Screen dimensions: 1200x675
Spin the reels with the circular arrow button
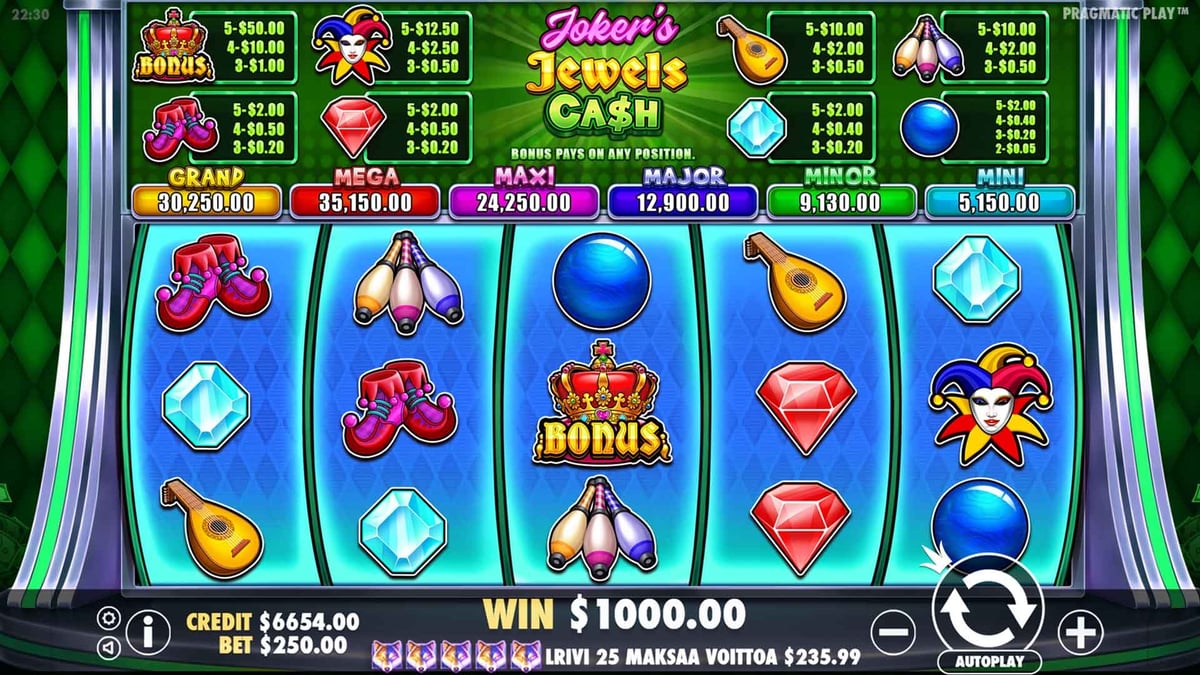click(x=987, y=607)
